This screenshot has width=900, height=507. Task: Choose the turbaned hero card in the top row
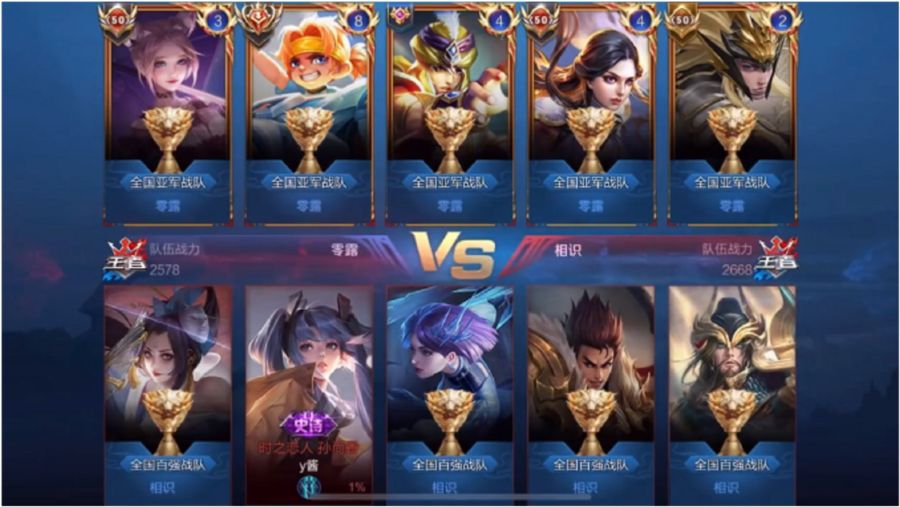coord(450,115)
